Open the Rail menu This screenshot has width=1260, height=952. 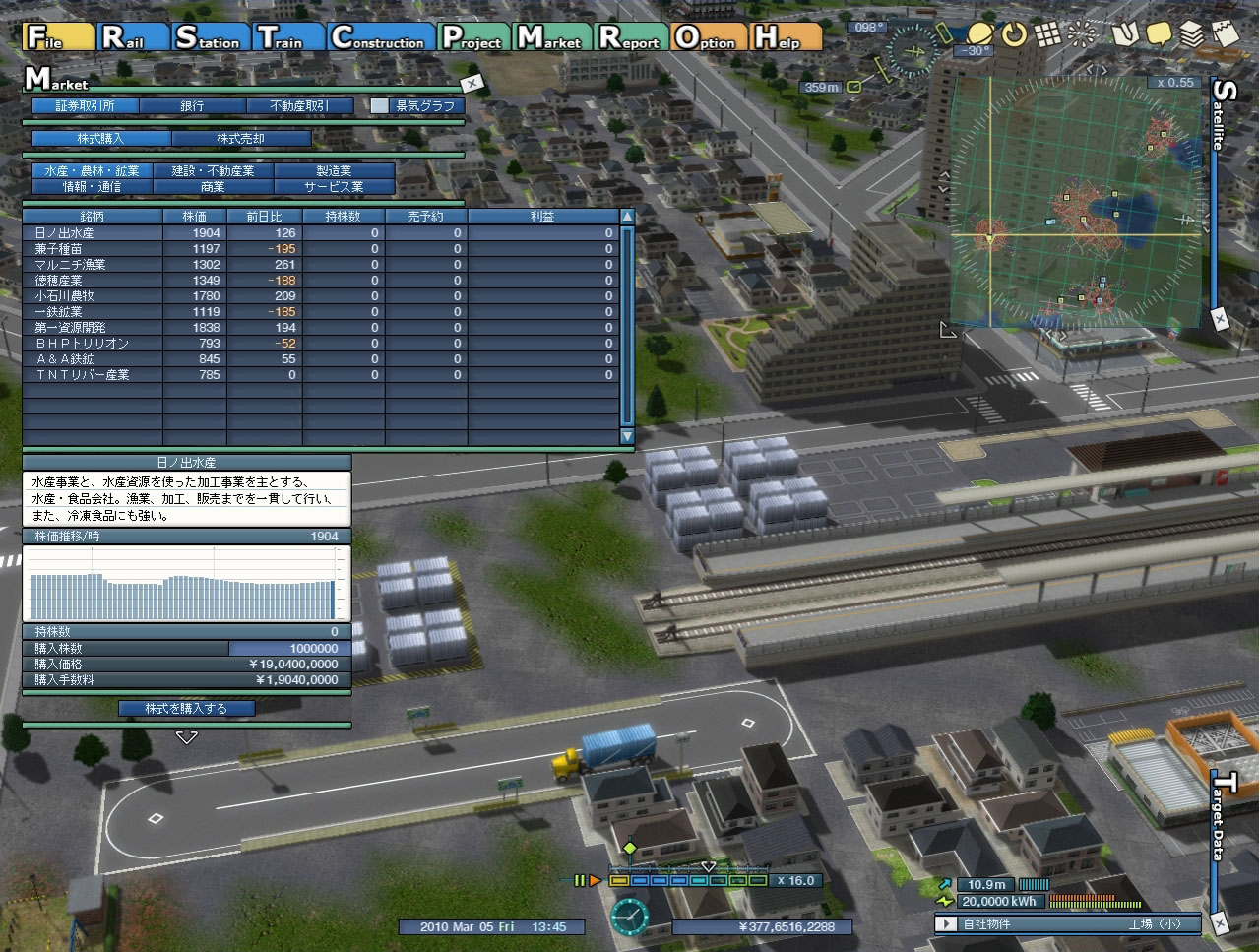point(133,37)
